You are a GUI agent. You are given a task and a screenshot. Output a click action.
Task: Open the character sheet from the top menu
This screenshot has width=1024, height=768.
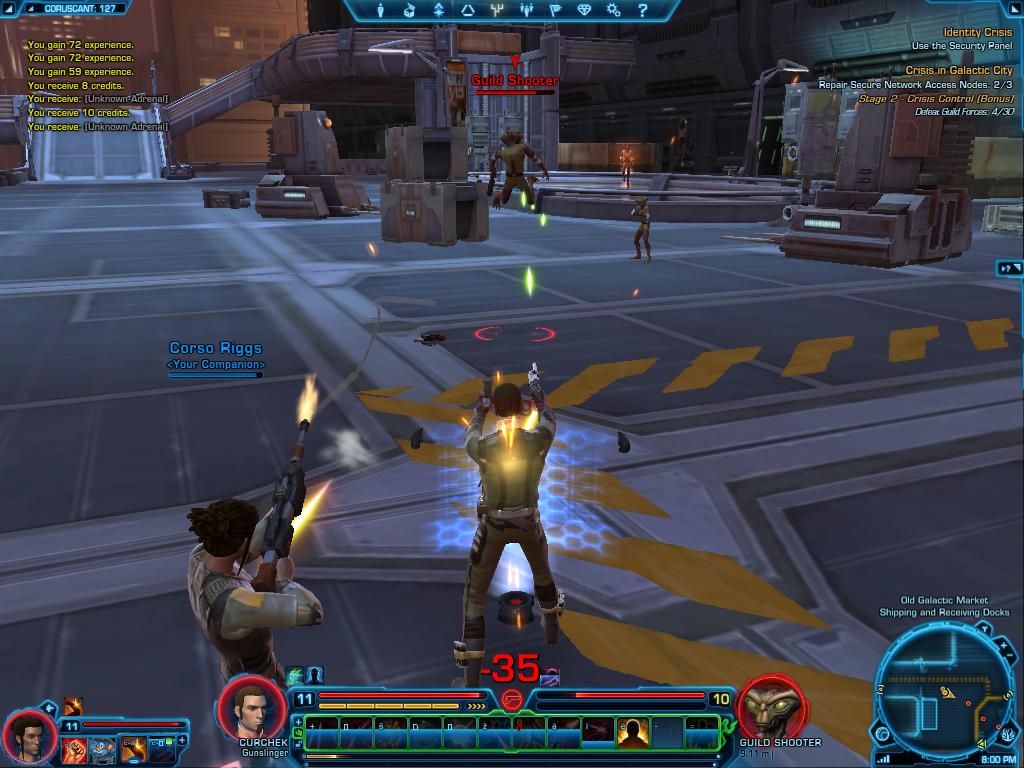380,11
